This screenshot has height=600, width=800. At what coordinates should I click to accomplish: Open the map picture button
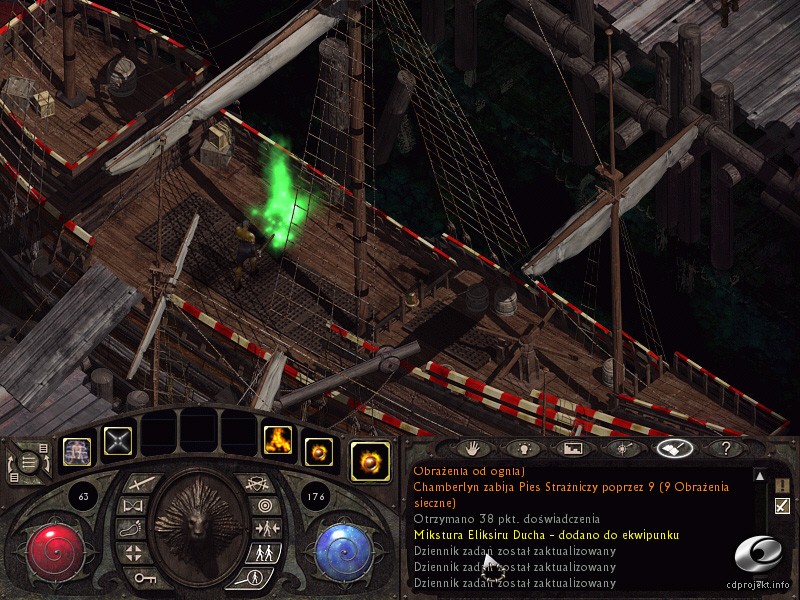point(573,449)
